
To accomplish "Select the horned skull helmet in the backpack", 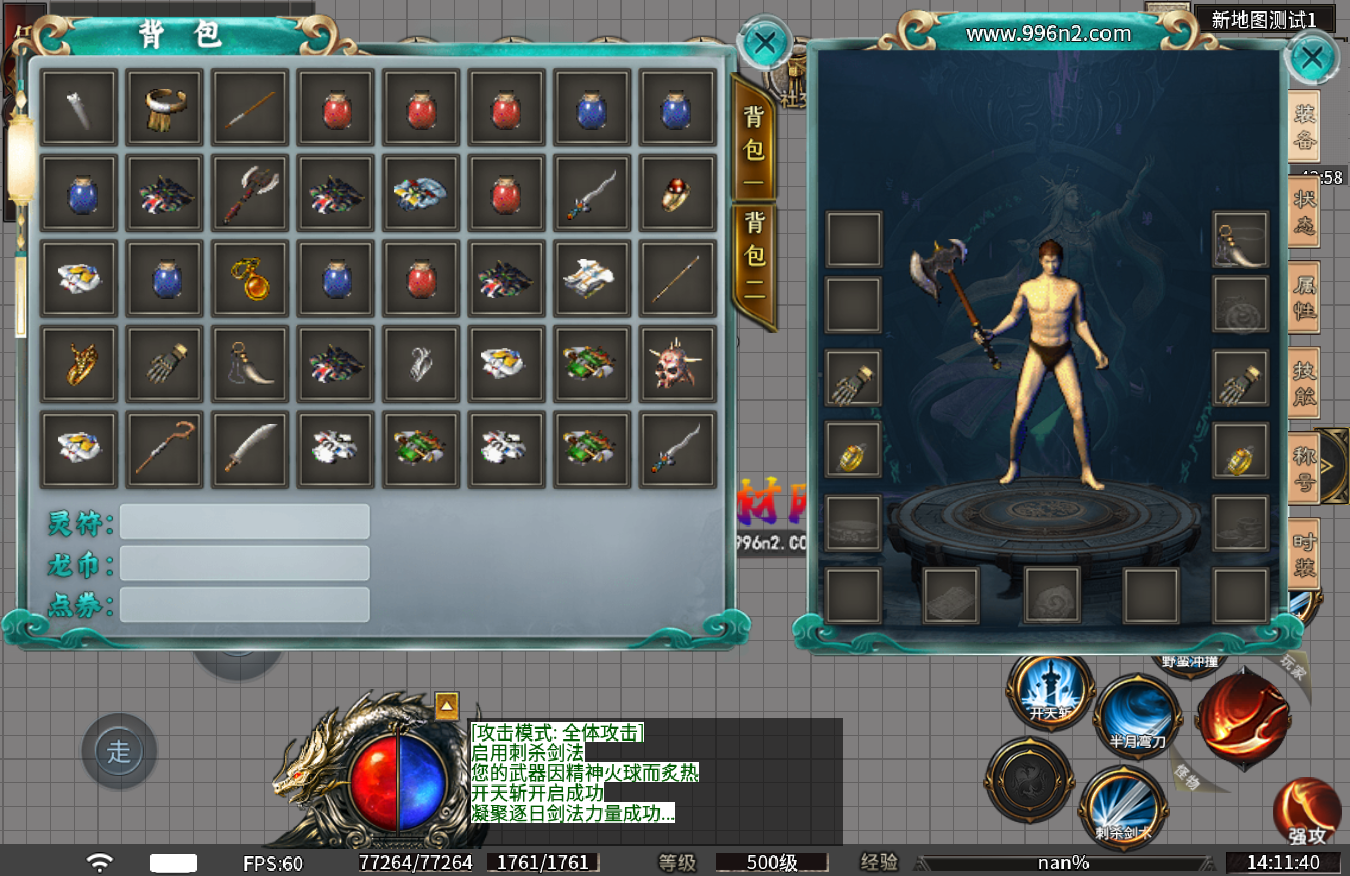I will 678,364.
